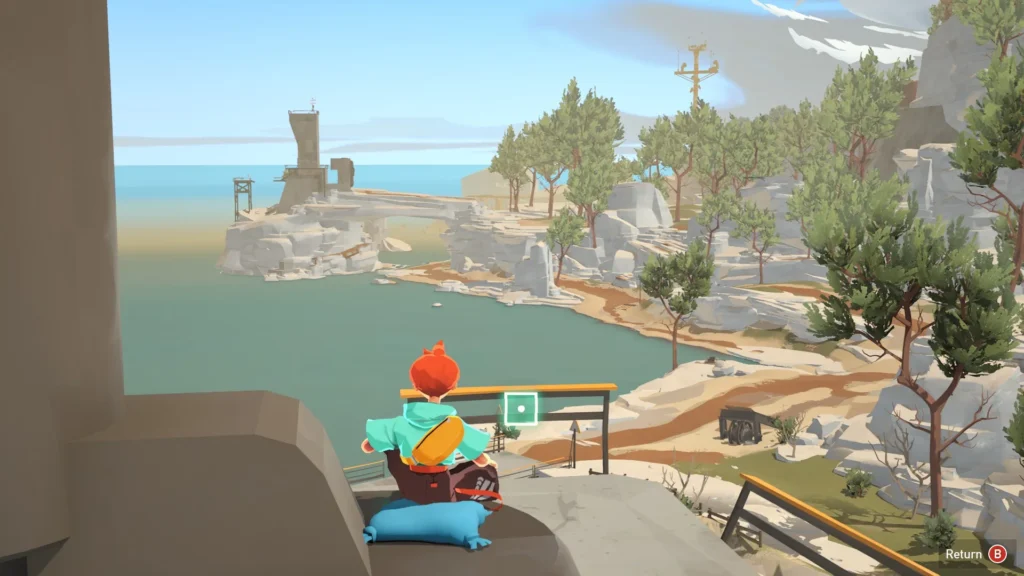The image size is (1024, 576).
Task: Select the square focus point marker
Action: (520, 408)
